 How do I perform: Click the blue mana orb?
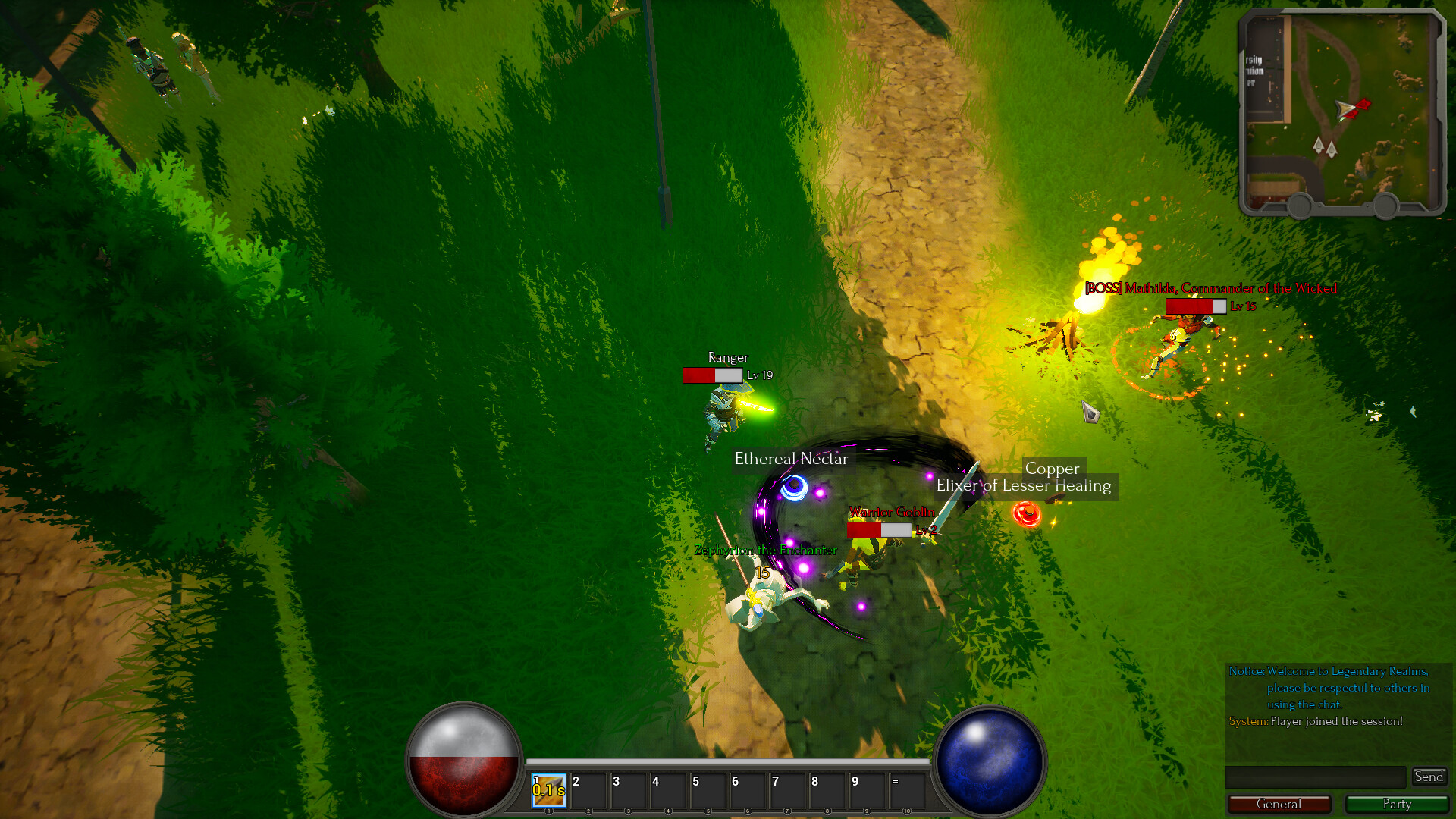991,758
